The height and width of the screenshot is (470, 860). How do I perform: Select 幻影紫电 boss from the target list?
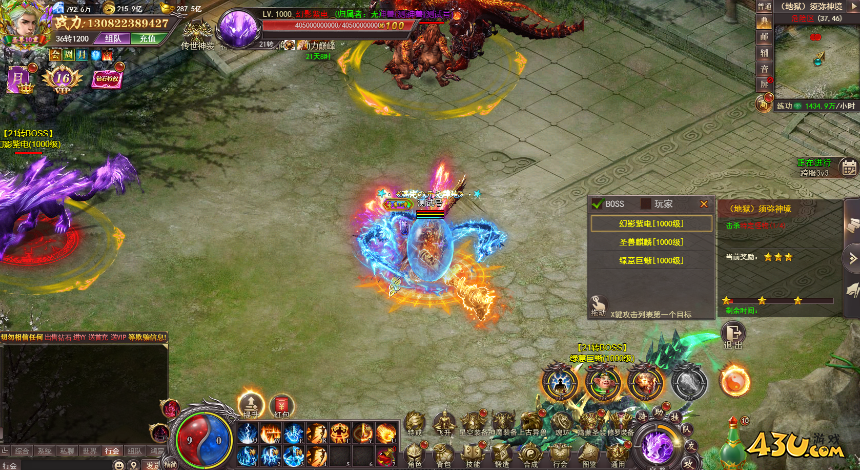[651, 224]
